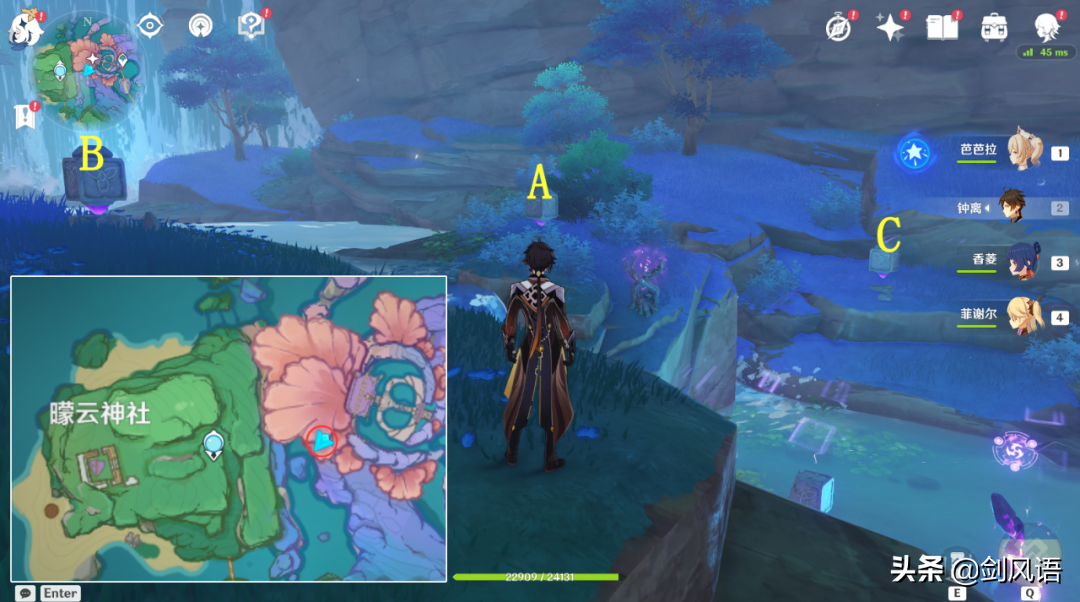
Task: Open the compass events icon
Action: [837, 28]
